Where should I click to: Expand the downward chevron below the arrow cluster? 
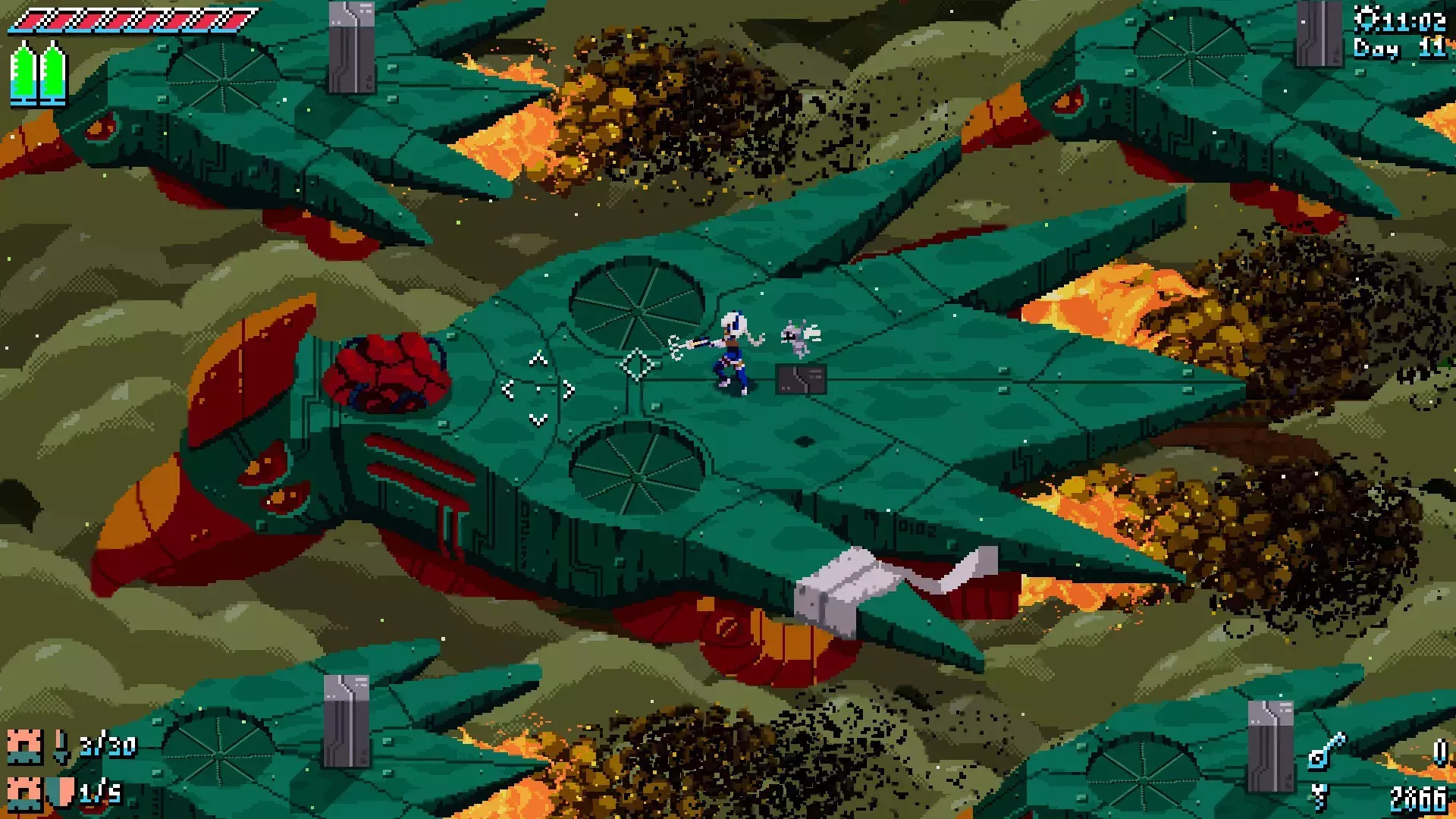click(538, 419)
